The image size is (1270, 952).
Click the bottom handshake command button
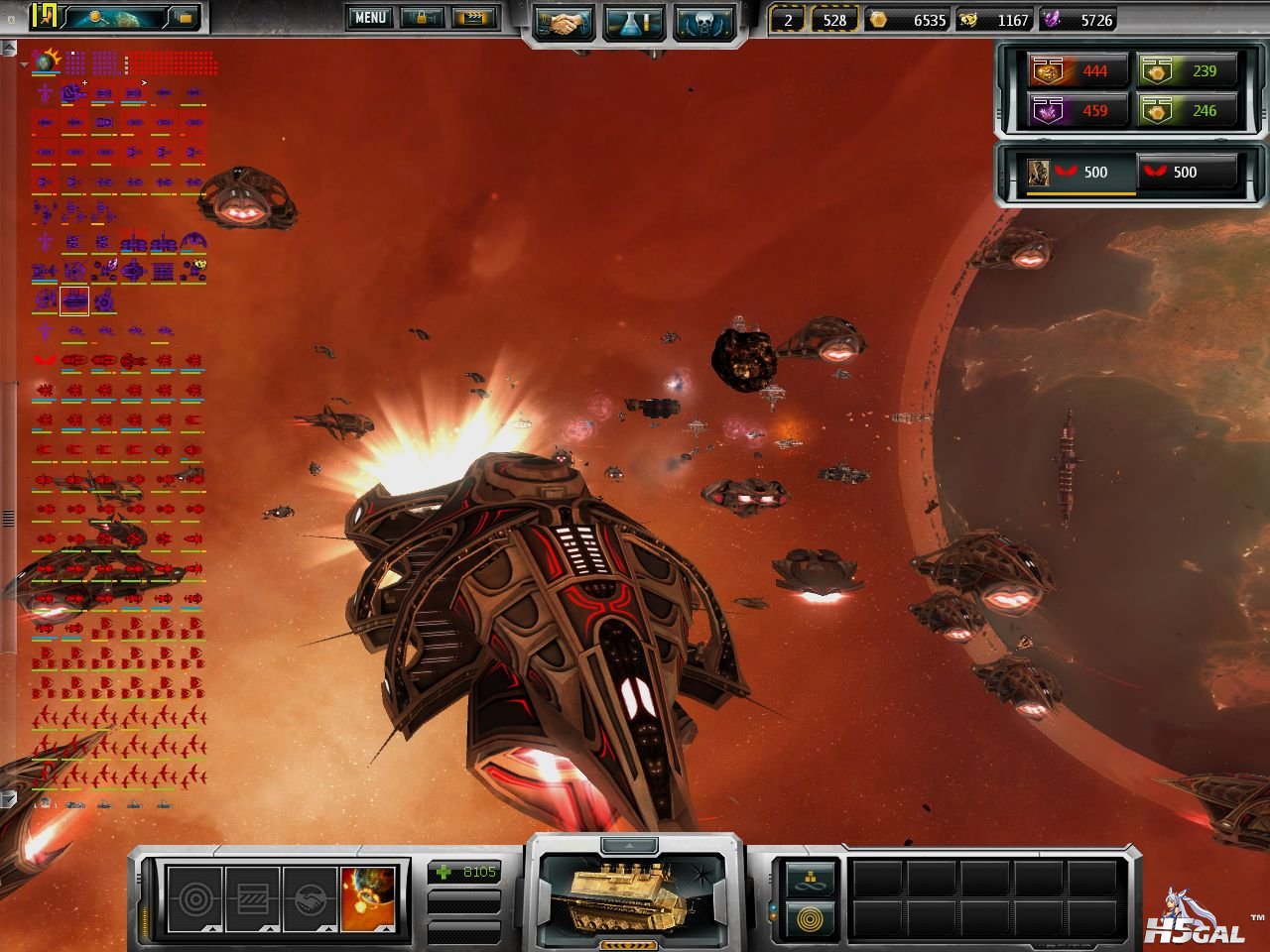pyautogui.click(x=311, y=899)
